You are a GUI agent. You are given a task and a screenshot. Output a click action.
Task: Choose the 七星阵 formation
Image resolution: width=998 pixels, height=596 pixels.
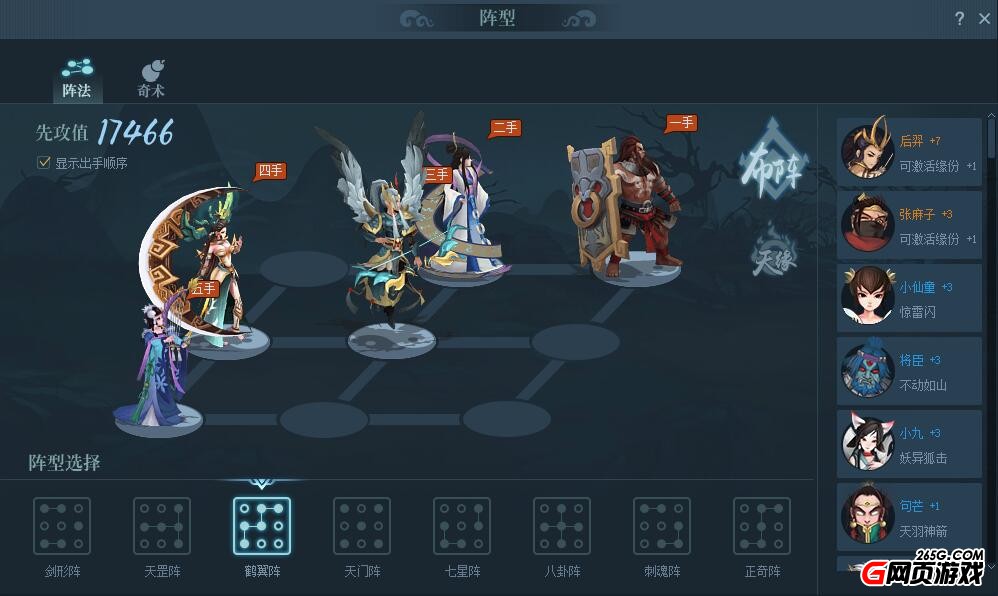462,527
